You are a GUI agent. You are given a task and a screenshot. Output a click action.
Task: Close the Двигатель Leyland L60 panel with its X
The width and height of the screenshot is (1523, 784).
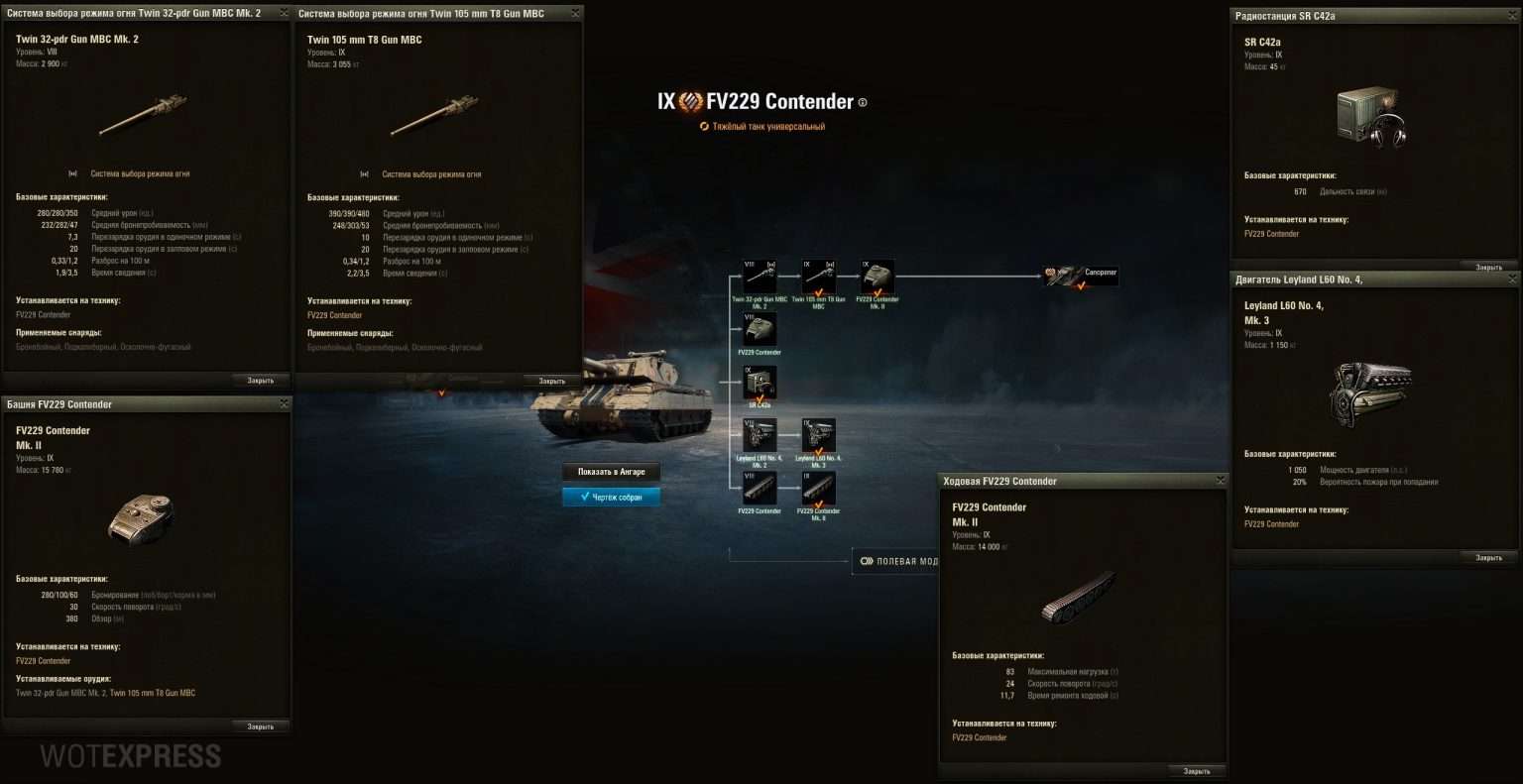pos(1511,279)
